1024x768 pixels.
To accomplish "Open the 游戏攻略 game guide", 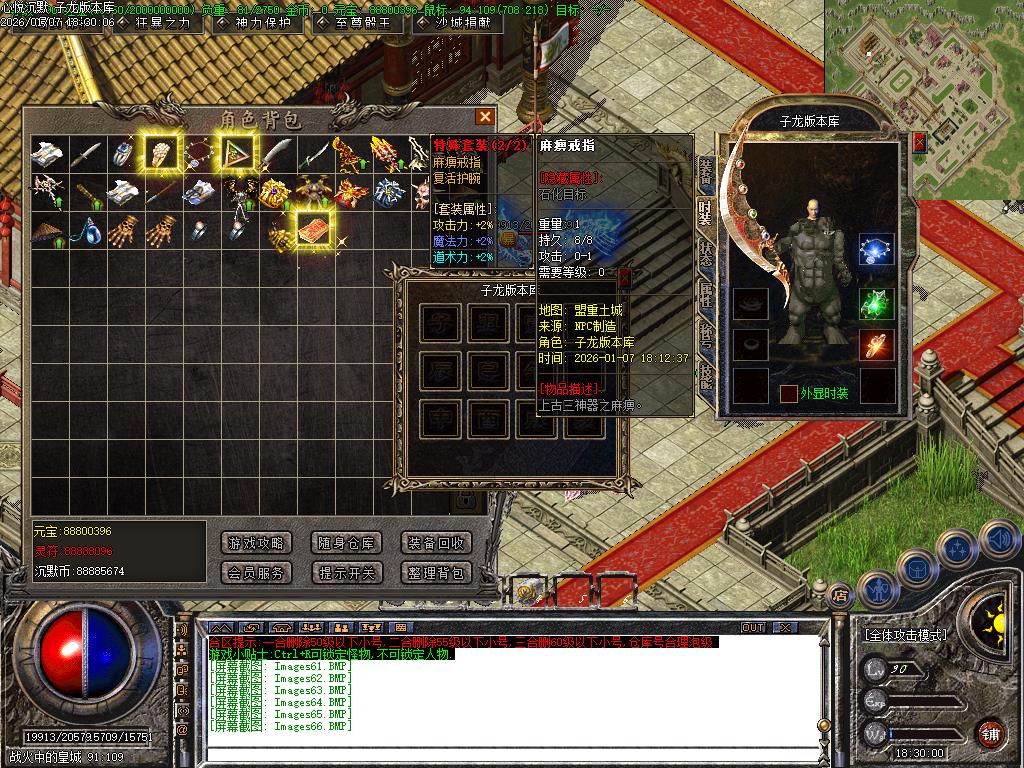I will point(255,543).
